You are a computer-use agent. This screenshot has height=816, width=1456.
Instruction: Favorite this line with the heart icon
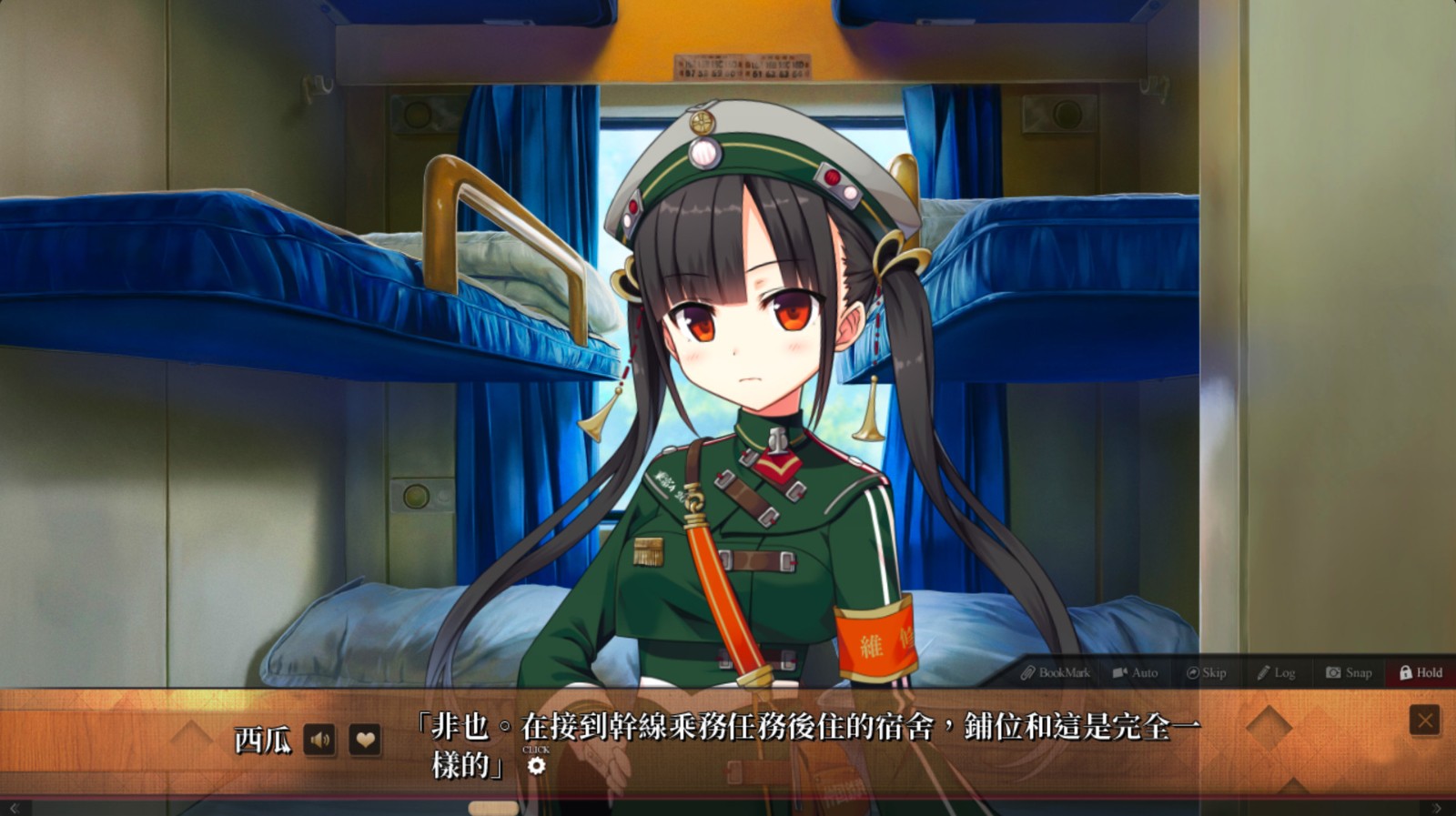[x=365, y=740]
